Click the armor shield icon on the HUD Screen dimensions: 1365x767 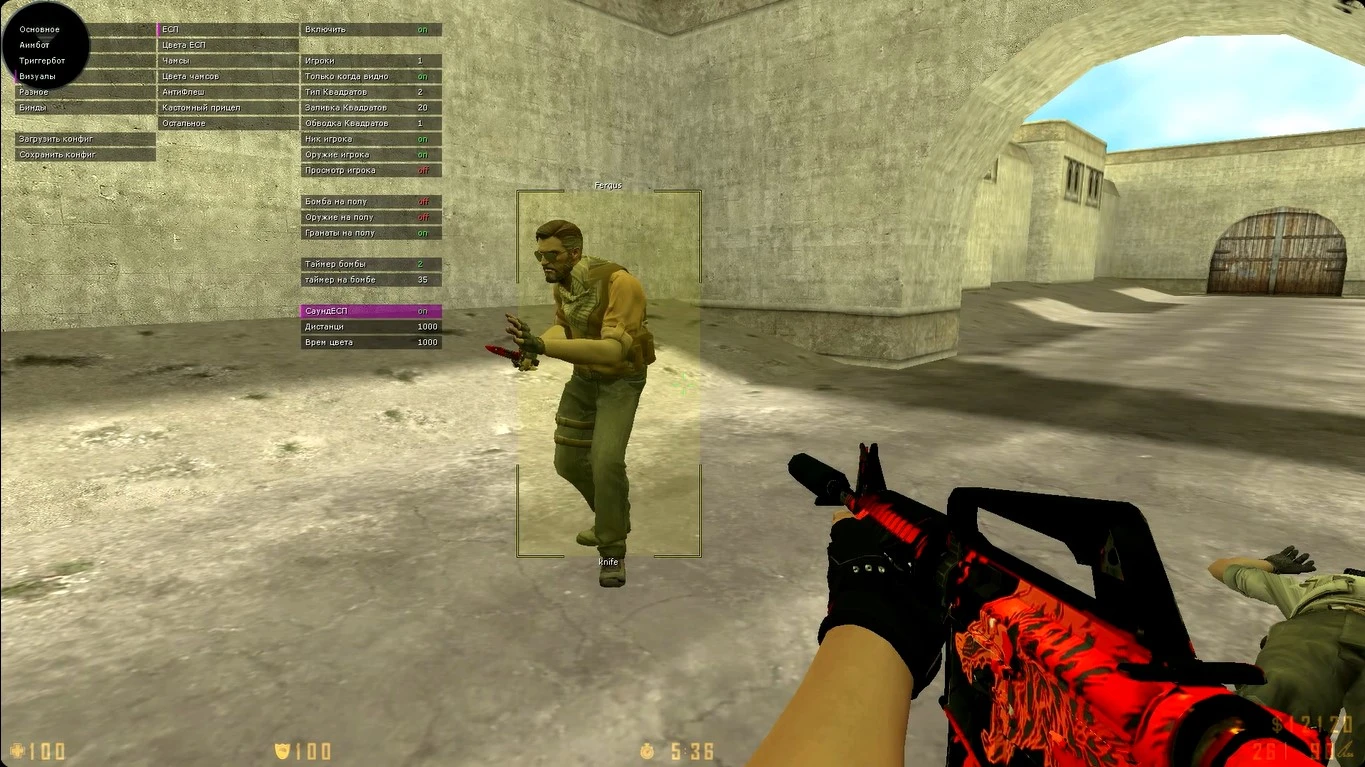(281, 753)
